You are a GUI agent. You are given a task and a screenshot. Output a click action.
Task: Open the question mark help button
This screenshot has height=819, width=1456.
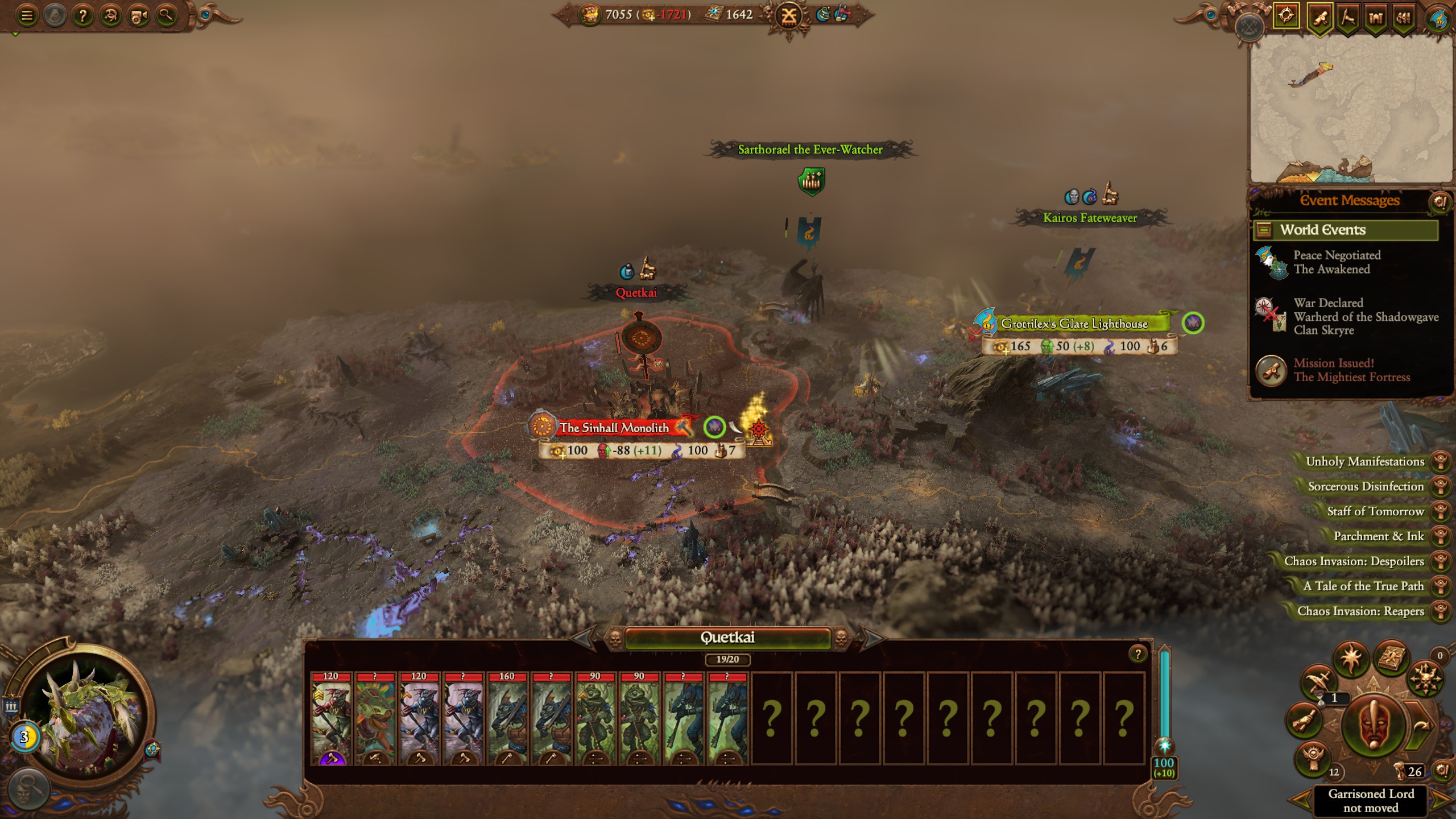pyautogui.click(x=83, y=16)
